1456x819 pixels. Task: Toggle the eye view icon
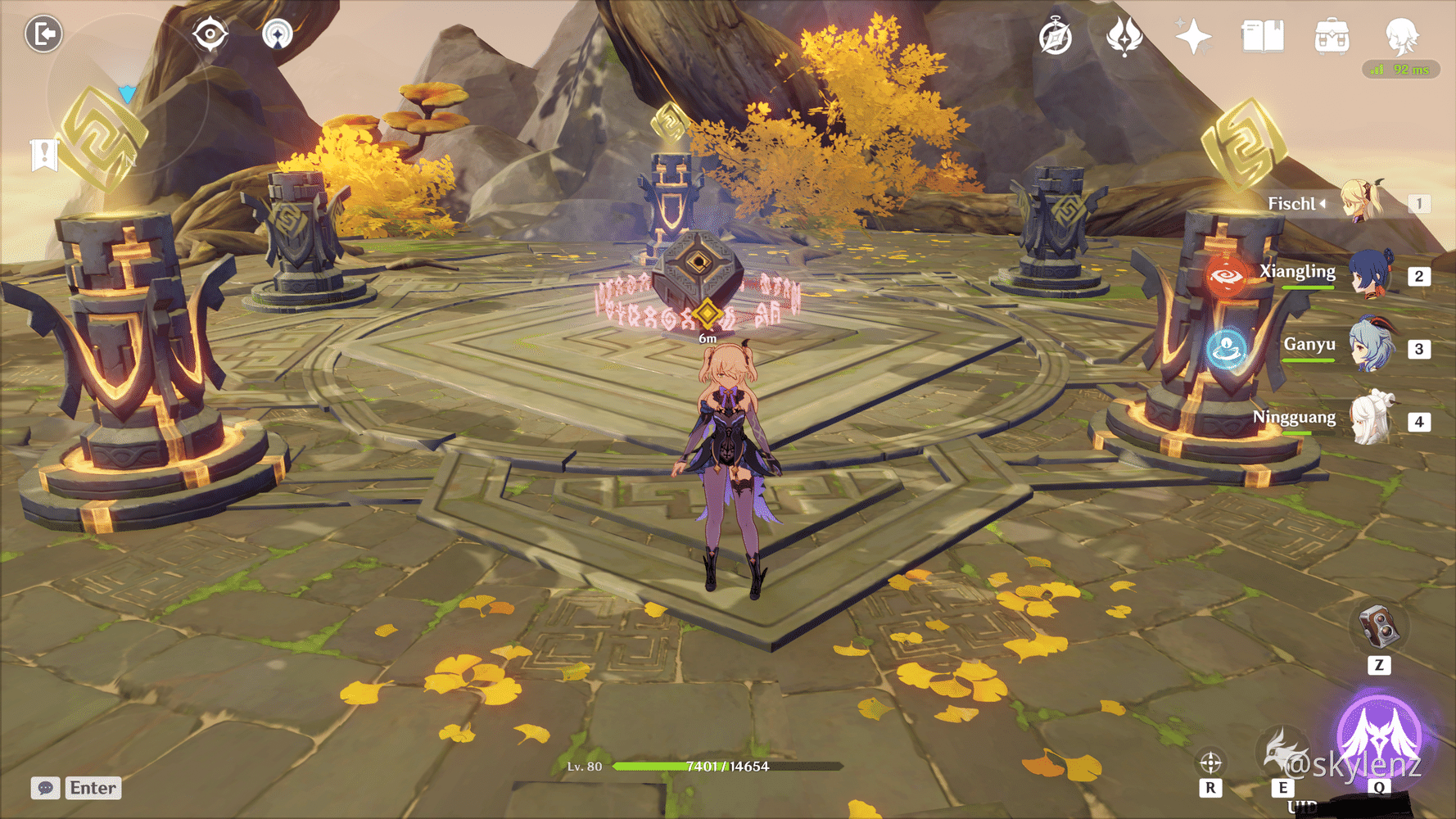210,34
